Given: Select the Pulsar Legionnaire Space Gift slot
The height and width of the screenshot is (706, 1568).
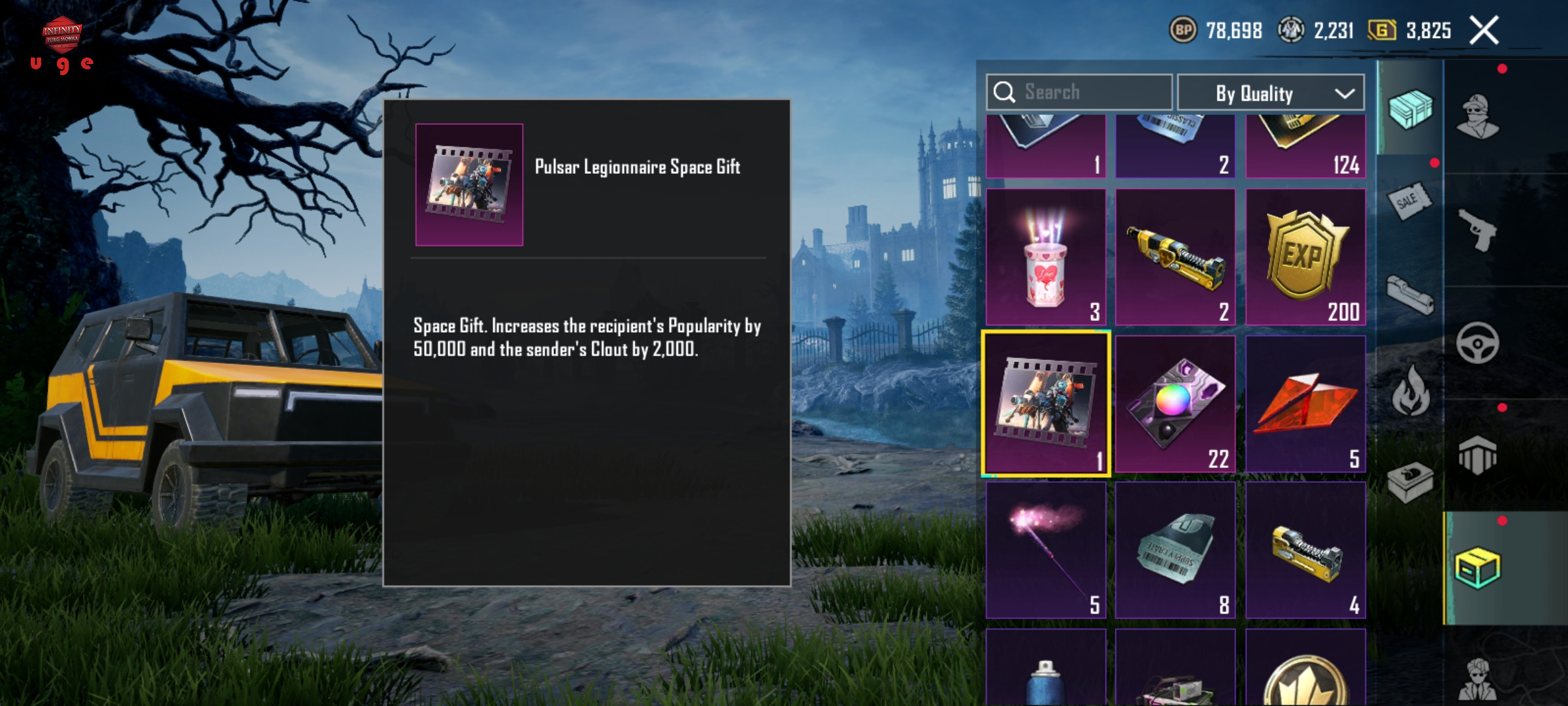Looking at the screenshot, I should pyautogui.click(x=1045, y=403).
